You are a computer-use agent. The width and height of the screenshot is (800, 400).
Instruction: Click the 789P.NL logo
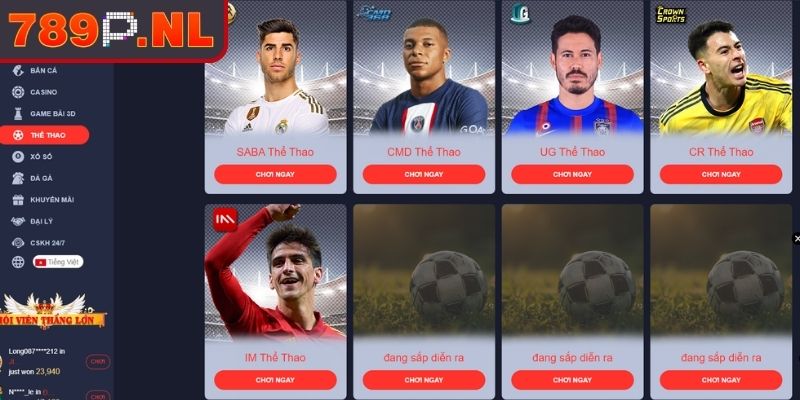(x=112, y=30)
